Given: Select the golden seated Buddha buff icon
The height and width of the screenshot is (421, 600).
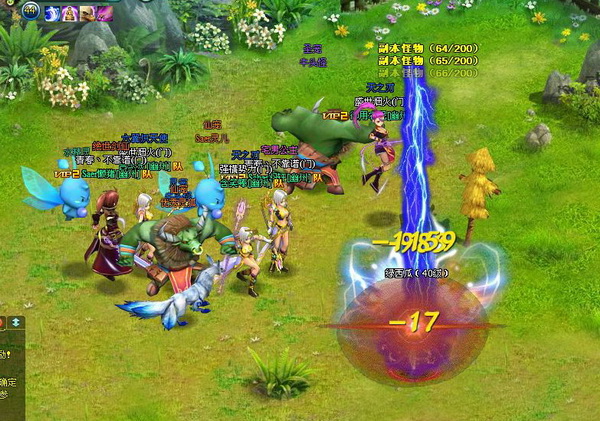Looking at the screenshot, I should tap(69, 13).
